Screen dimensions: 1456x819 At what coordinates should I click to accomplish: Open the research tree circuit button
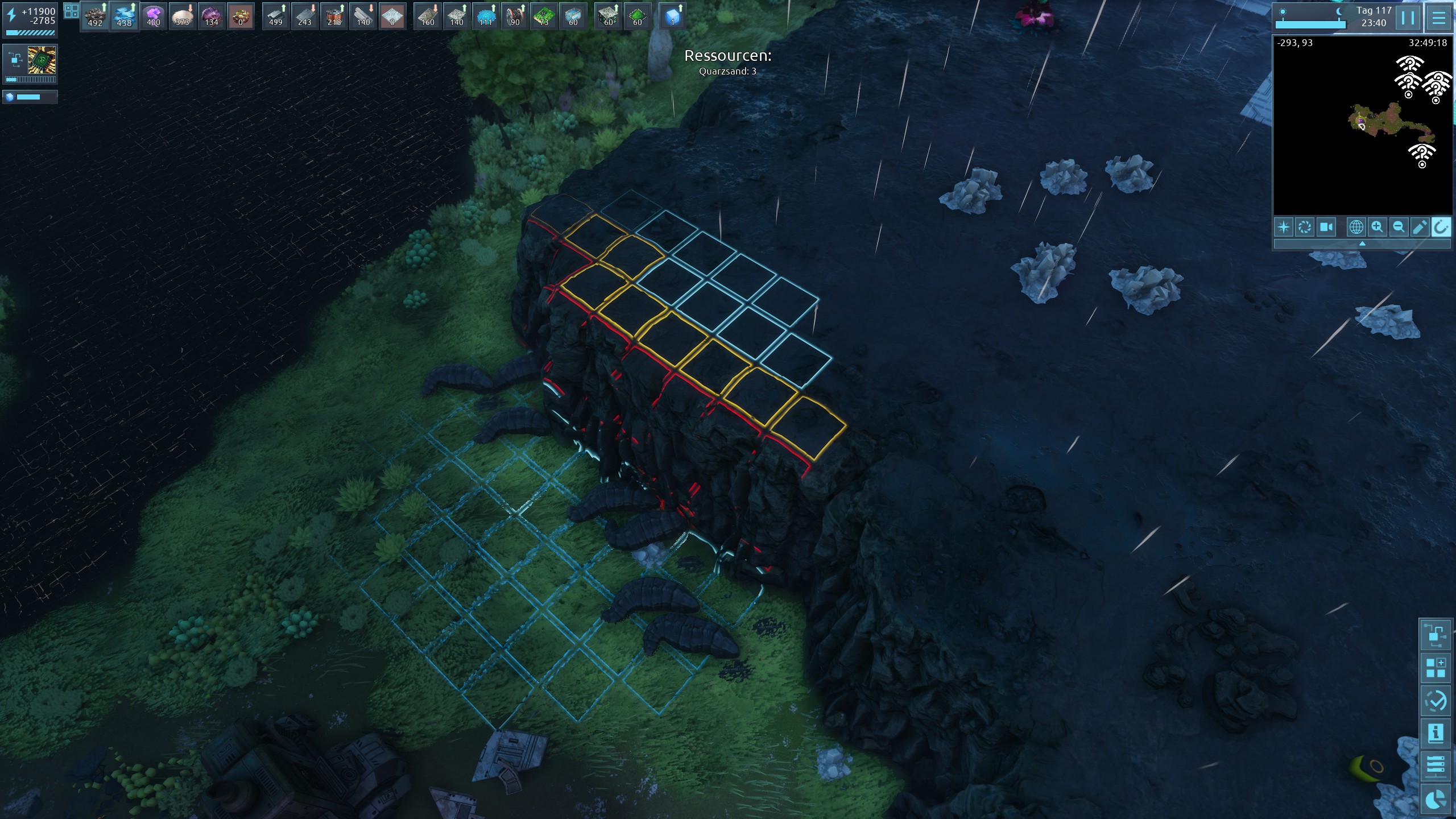(x=1434, y=635)
